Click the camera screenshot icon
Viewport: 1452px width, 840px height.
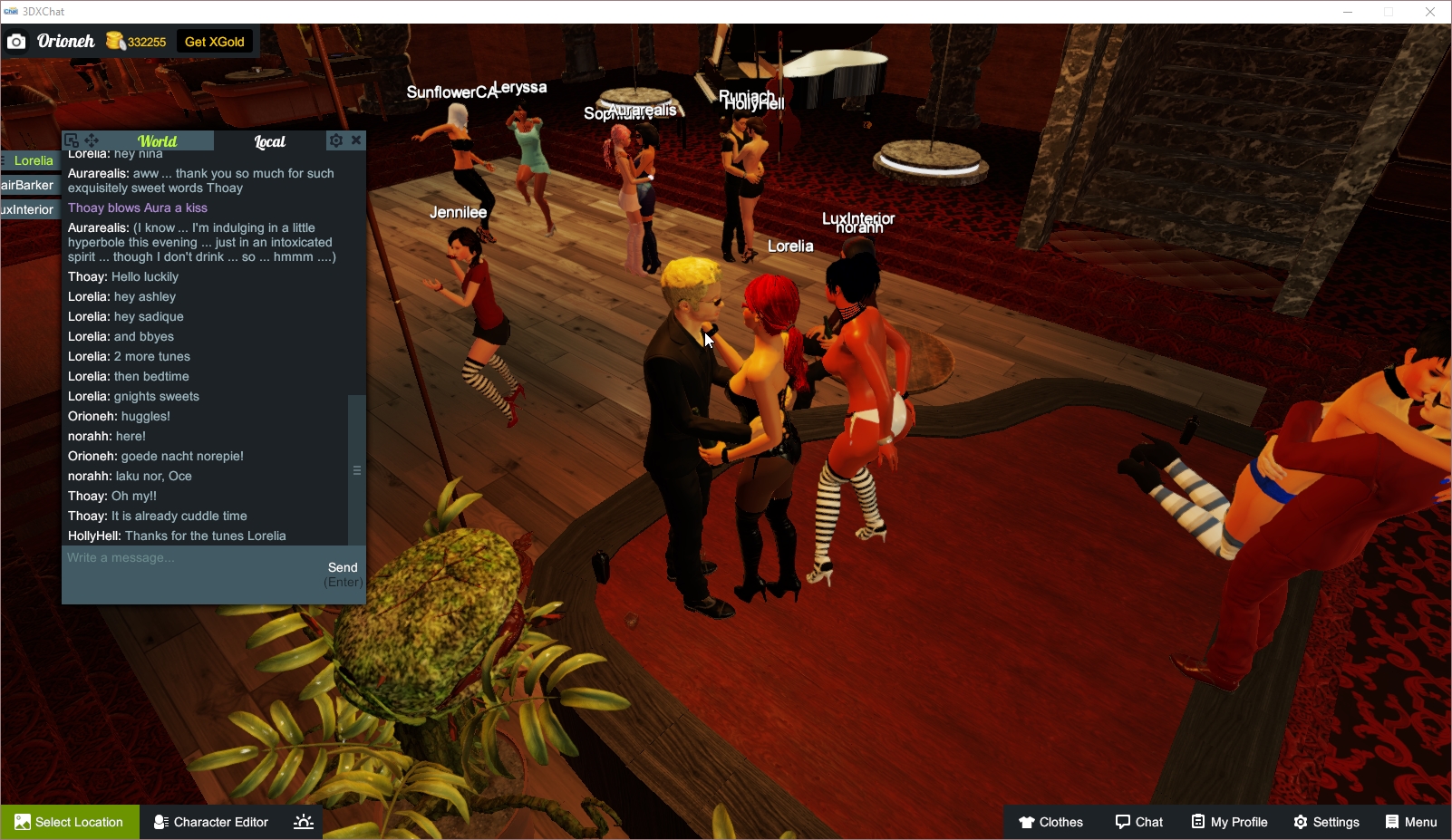[x=15, y=41]
